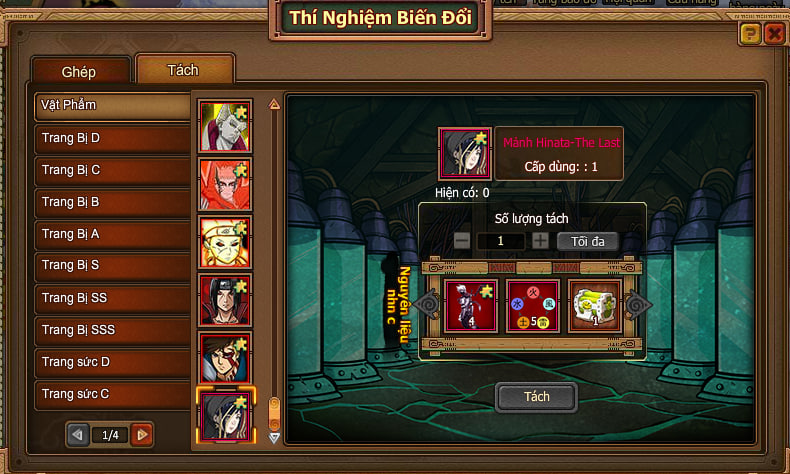Select Trang Bị C in the list

point(112,170)
